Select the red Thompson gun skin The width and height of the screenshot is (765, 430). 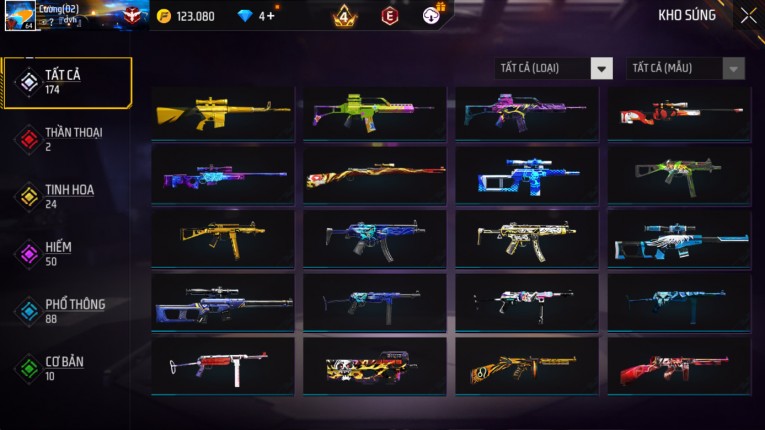pyautogui.click(x=679, y=365)
